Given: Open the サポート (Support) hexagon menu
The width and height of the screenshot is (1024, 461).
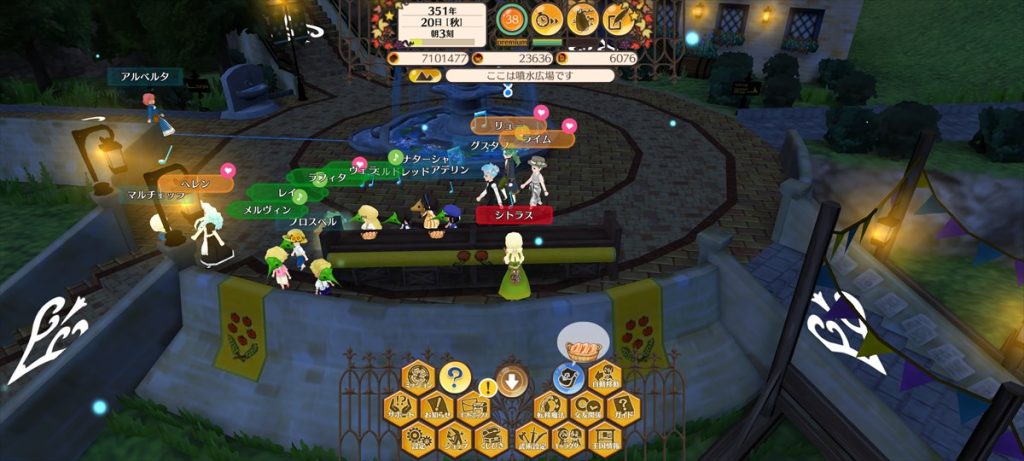Looking at the screenshot, I should 401,409.
